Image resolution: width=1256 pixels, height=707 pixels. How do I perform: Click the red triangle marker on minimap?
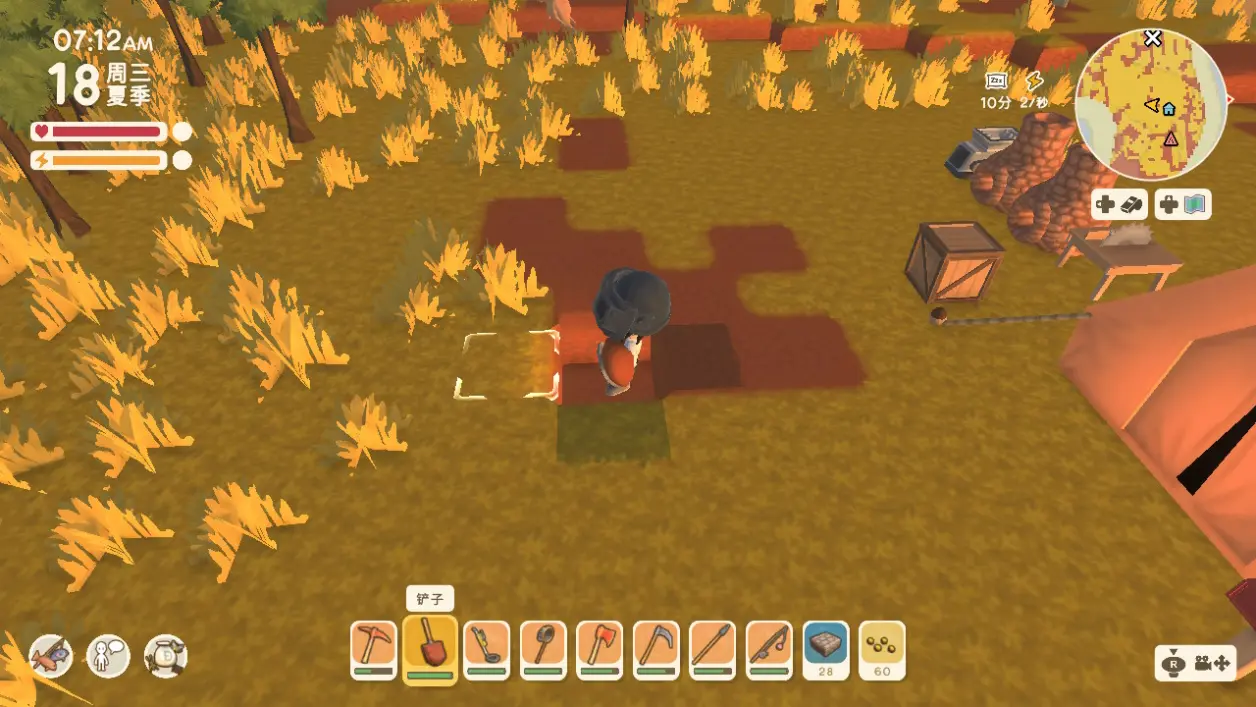coord(1170,138)
